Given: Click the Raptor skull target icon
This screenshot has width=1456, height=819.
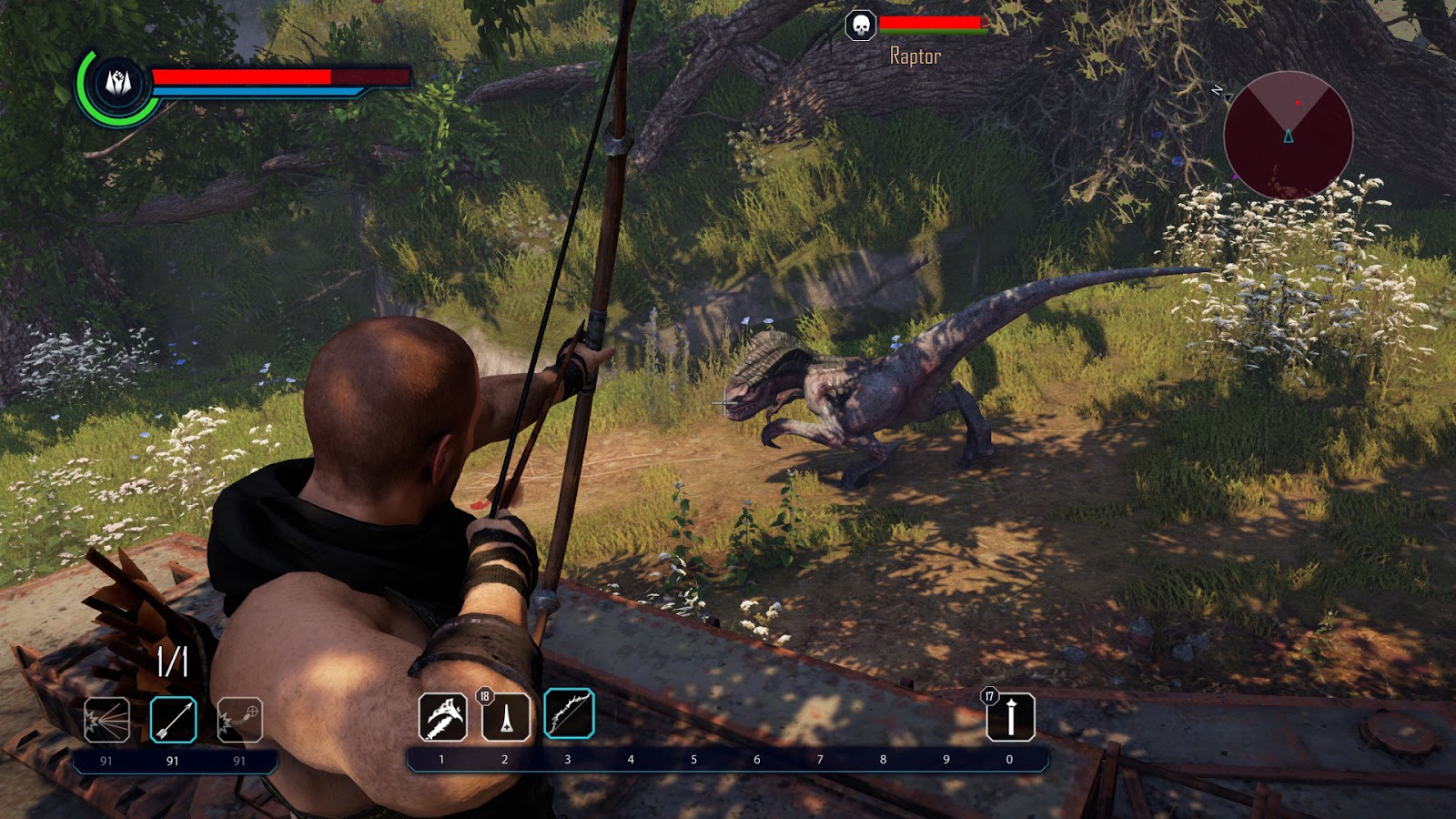Looking at the screenshot, I should click(860, 25).
